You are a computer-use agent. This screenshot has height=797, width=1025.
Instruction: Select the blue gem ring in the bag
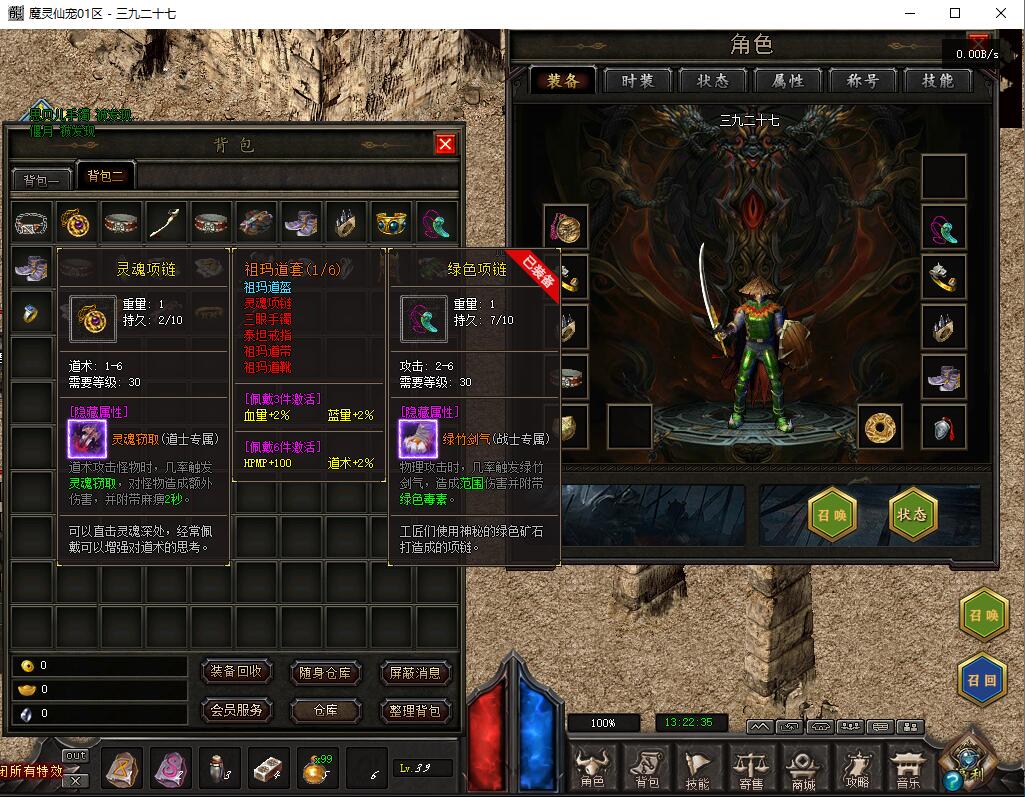(30, 312)
